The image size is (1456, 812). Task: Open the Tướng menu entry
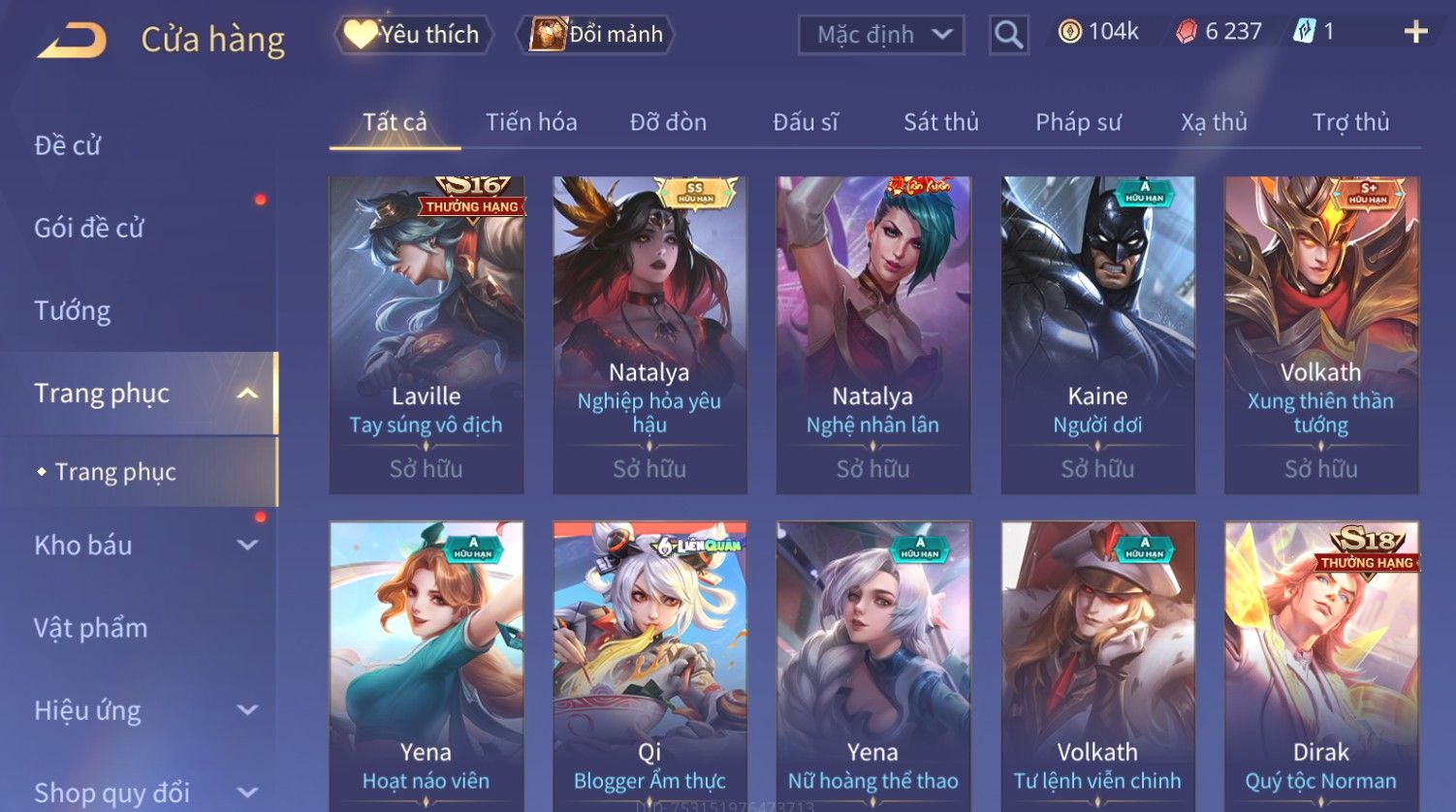[x=73, y=311]
